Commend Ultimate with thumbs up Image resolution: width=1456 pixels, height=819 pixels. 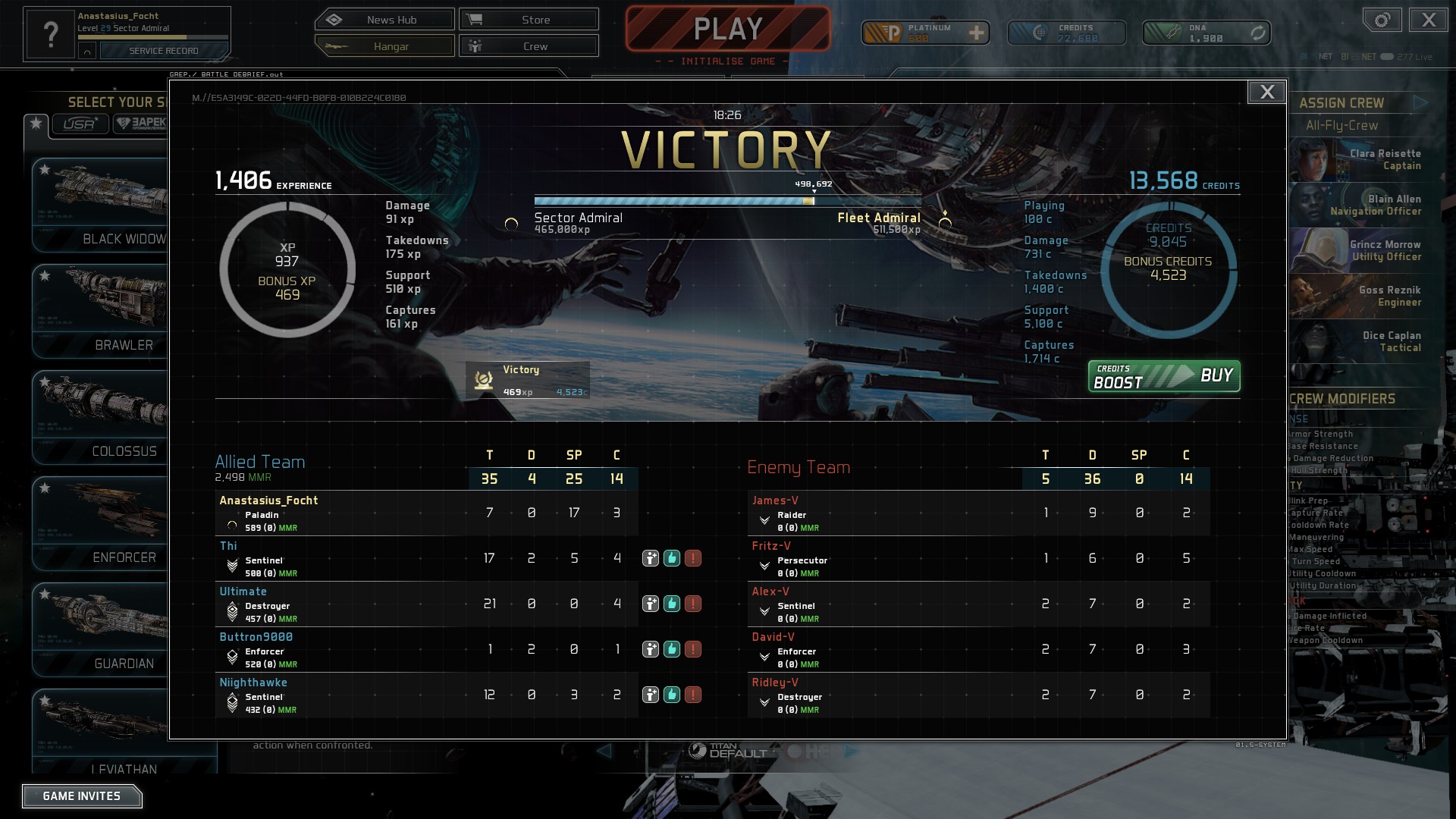pyautogui.click(x=670, y=604)
